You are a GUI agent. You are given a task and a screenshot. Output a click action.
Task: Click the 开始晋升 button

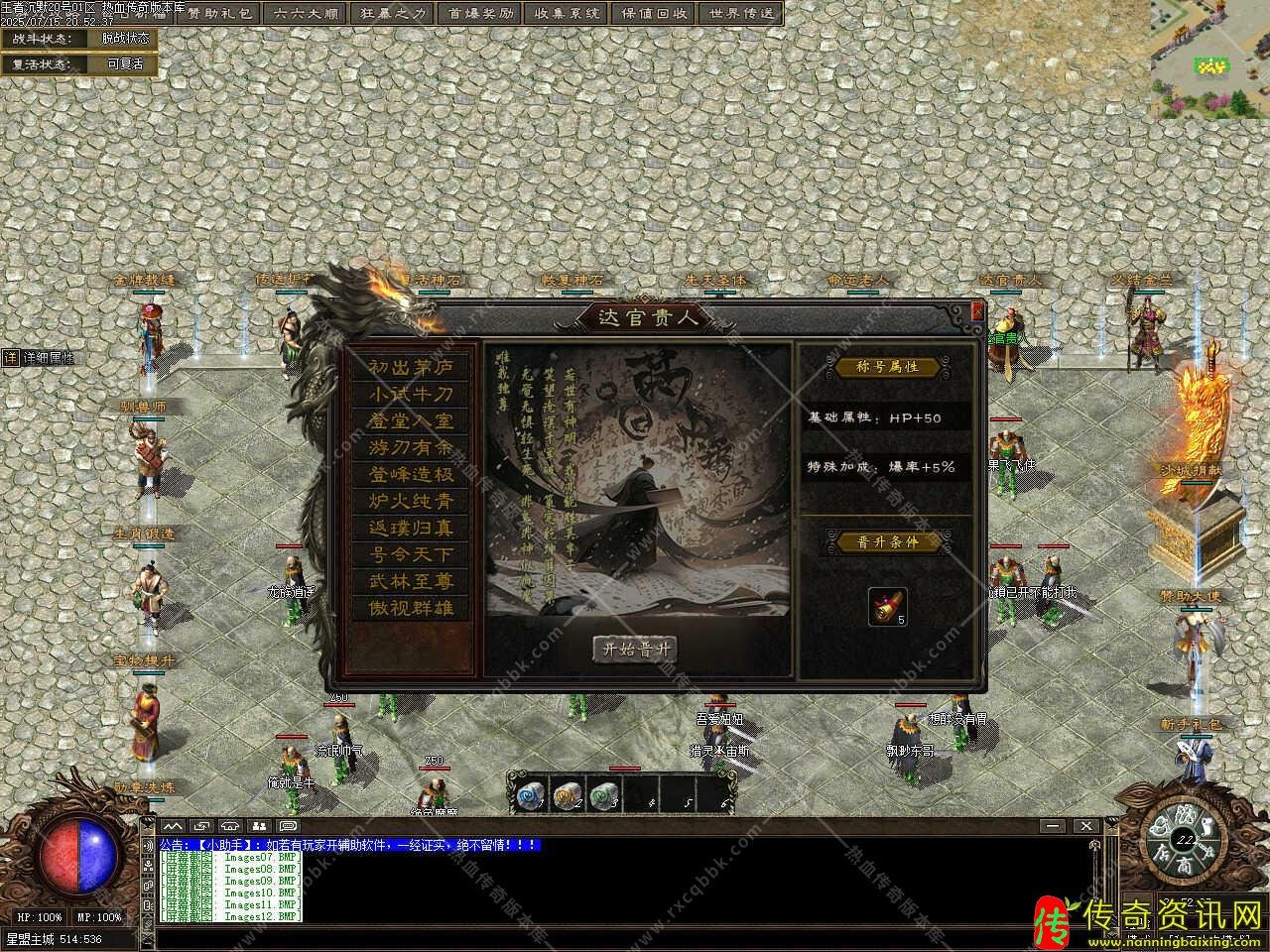[x=635, y=650]
